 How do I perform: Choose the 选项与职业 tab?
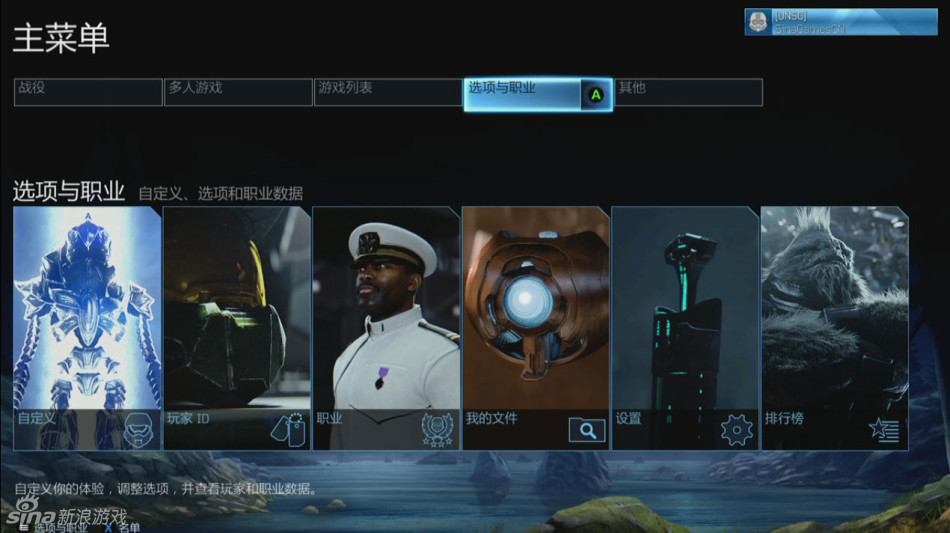(537, 94)
